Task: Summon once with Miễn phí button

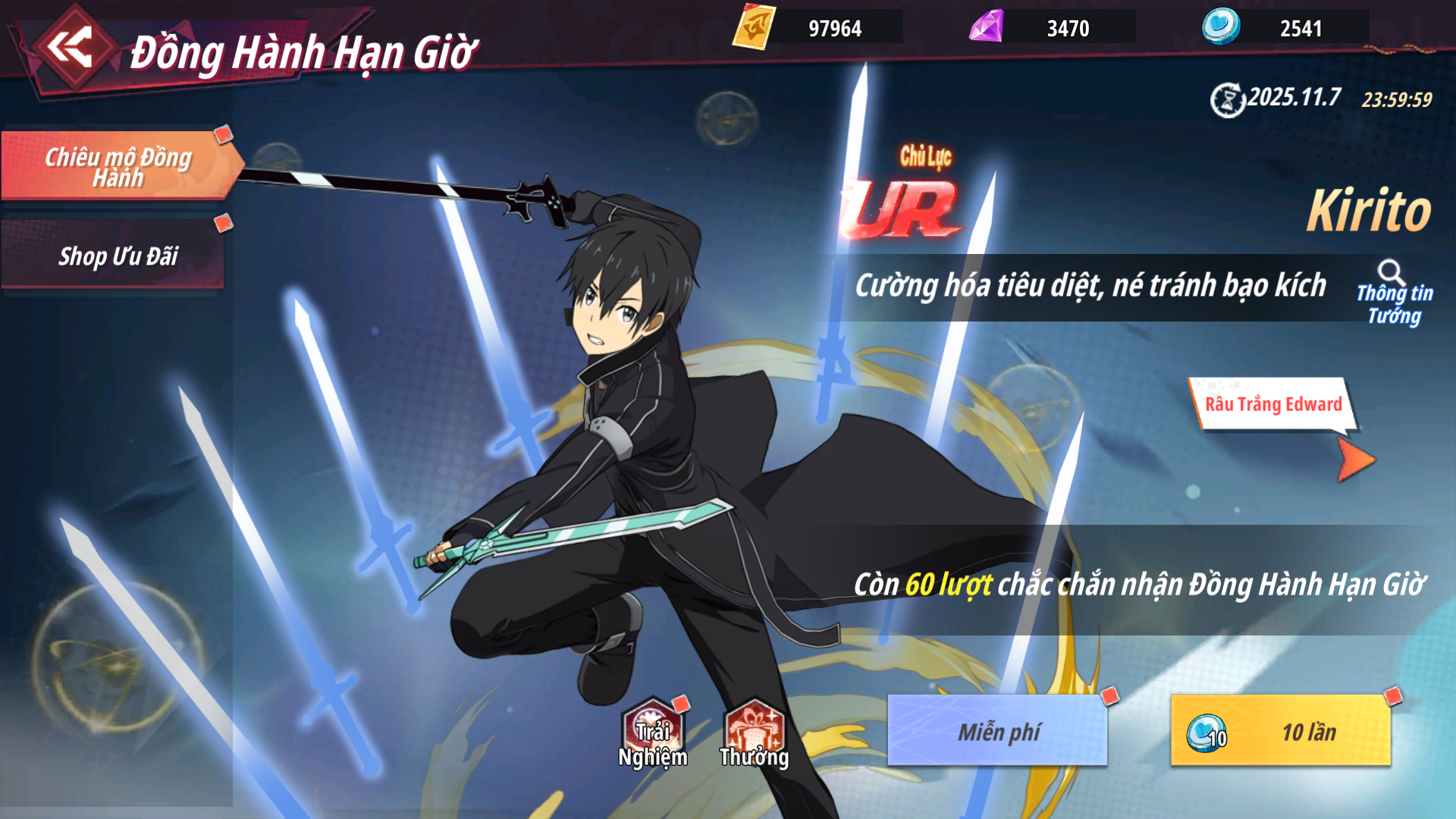Action: pos(997,731)
